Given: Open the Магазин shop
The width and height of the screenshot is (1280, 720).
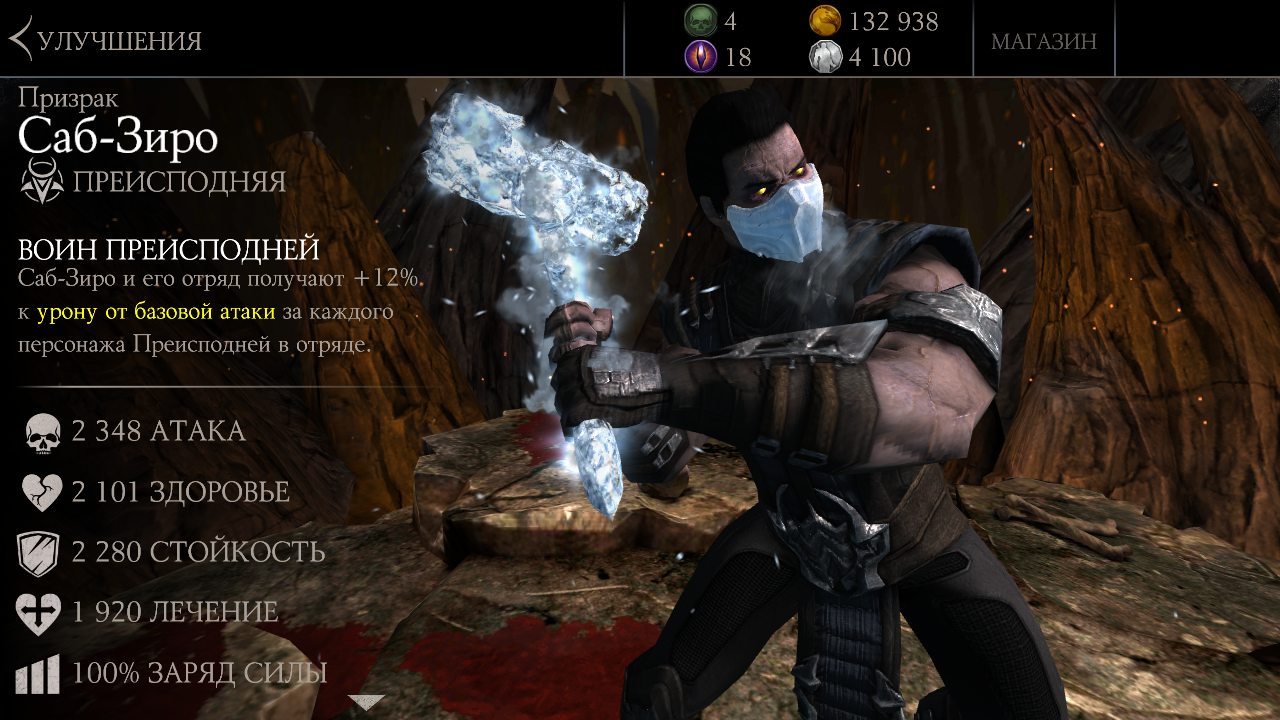Looking at the screenshot, I should click(1043, 41).
